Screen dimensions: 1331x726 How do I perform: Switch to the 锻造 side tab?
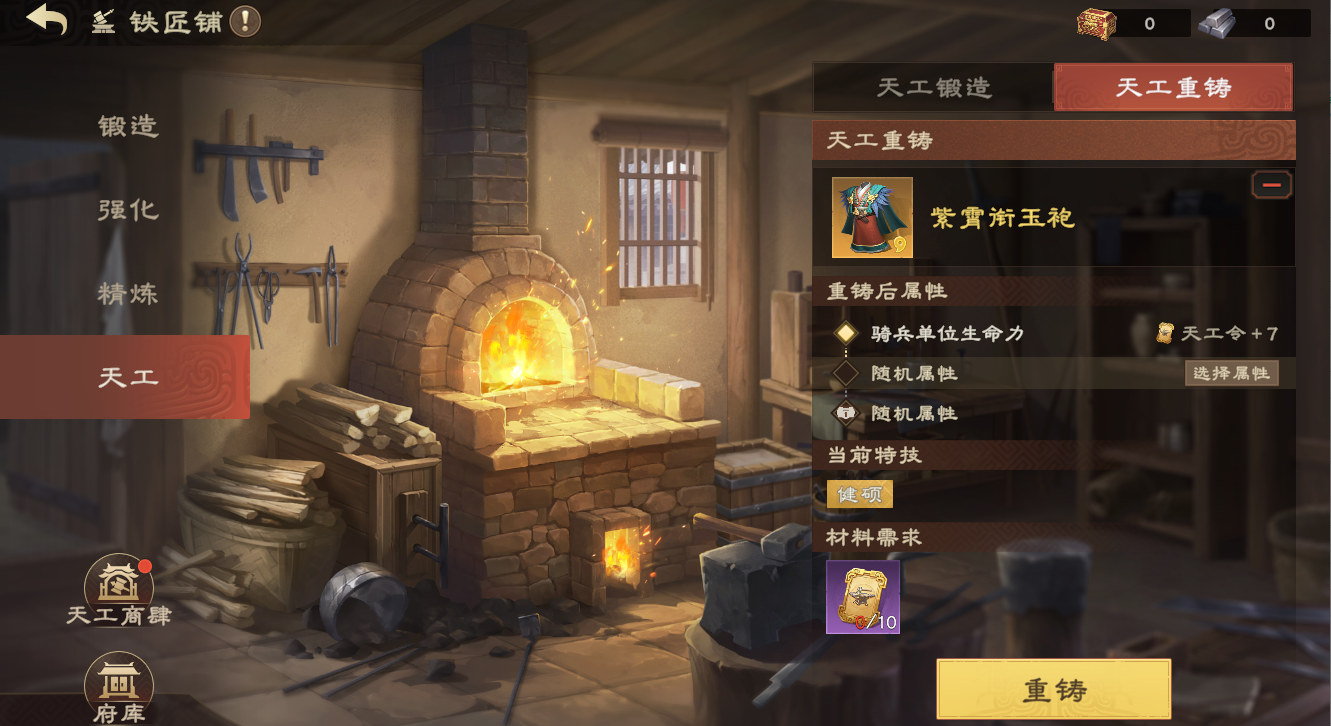pos(128,127)
